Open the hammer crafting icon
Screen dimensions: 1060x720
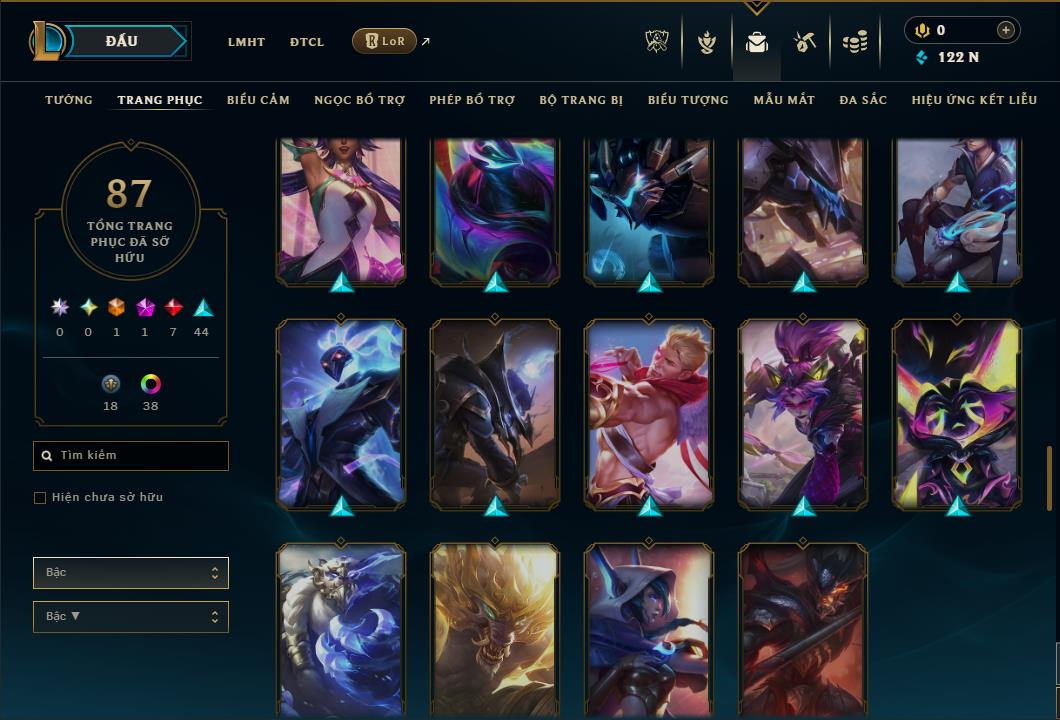coord(805,42)
